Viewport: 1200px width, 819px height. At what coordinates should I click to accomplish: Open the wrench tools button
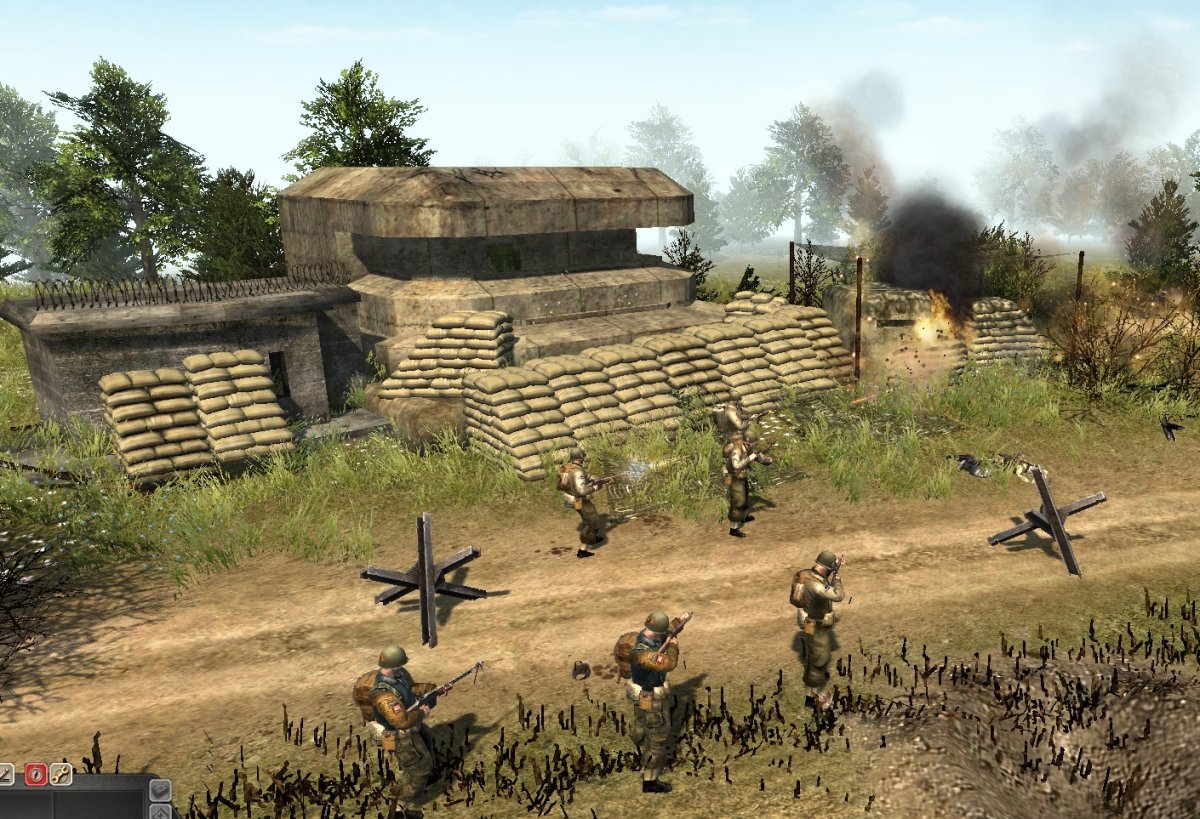tap(61, 774)
